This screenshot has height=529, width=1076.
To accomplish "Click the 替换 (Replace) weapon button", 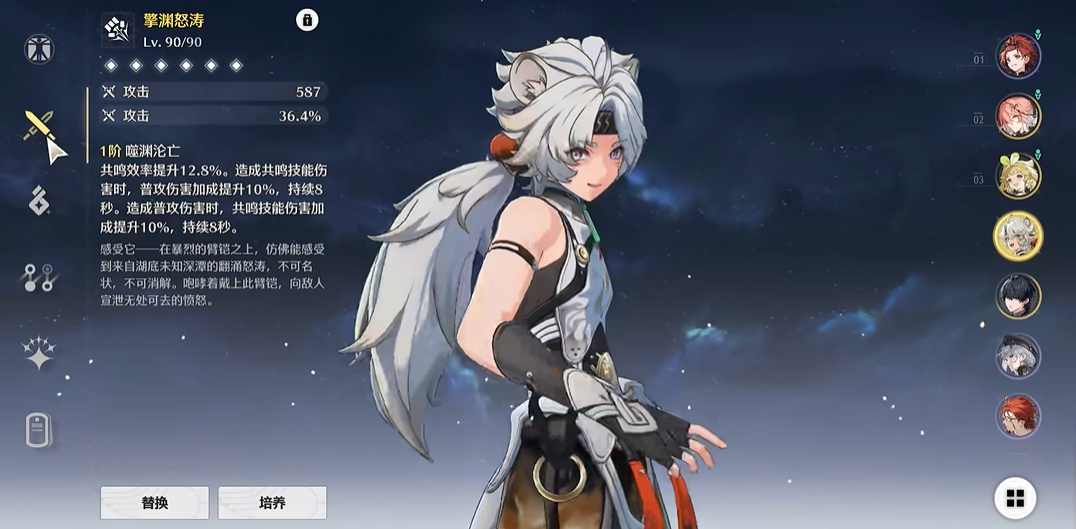I will click(x=154, y=502).
